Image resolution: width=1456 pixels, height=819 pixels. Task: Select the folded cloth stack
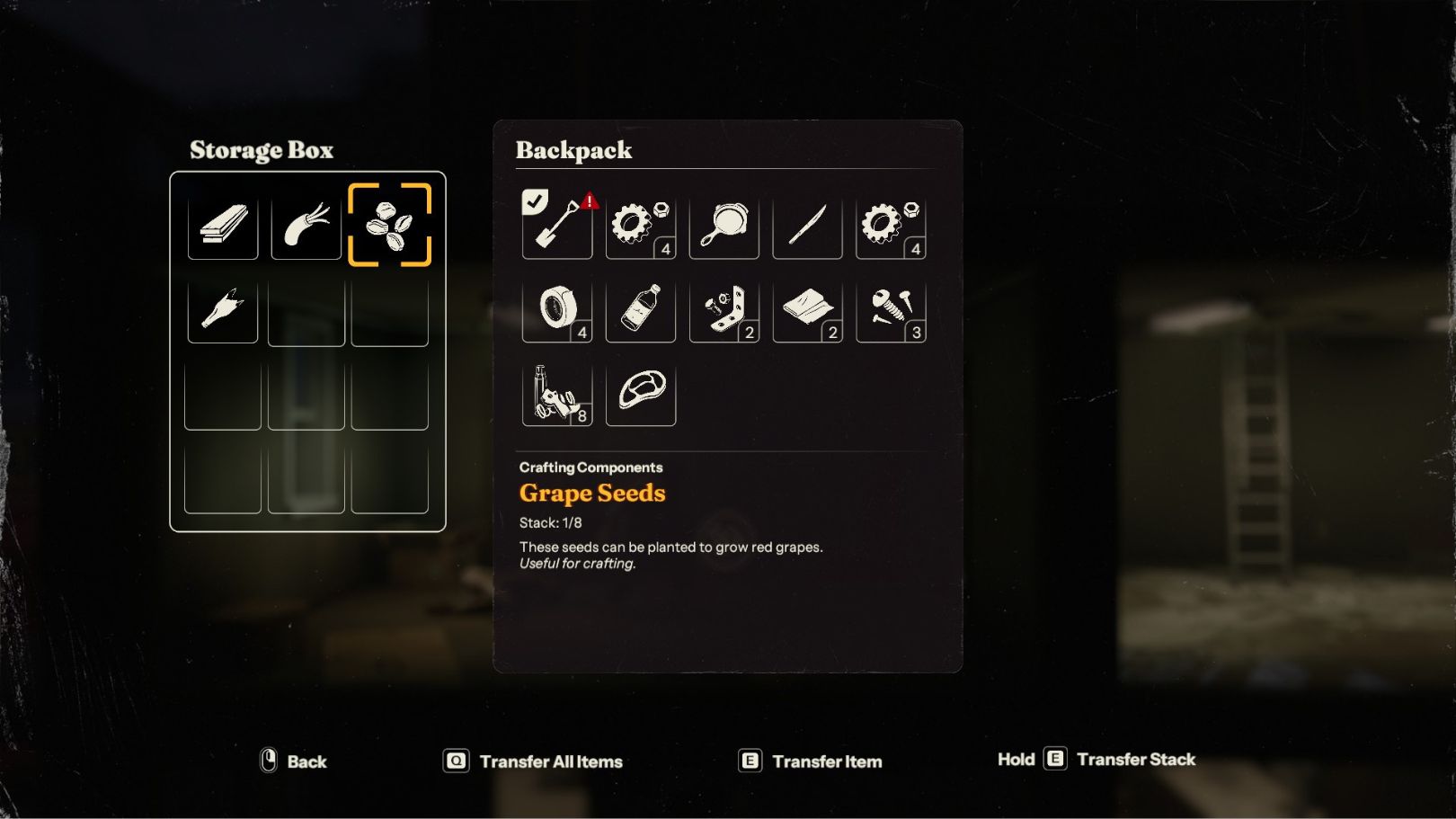[807, 308]
